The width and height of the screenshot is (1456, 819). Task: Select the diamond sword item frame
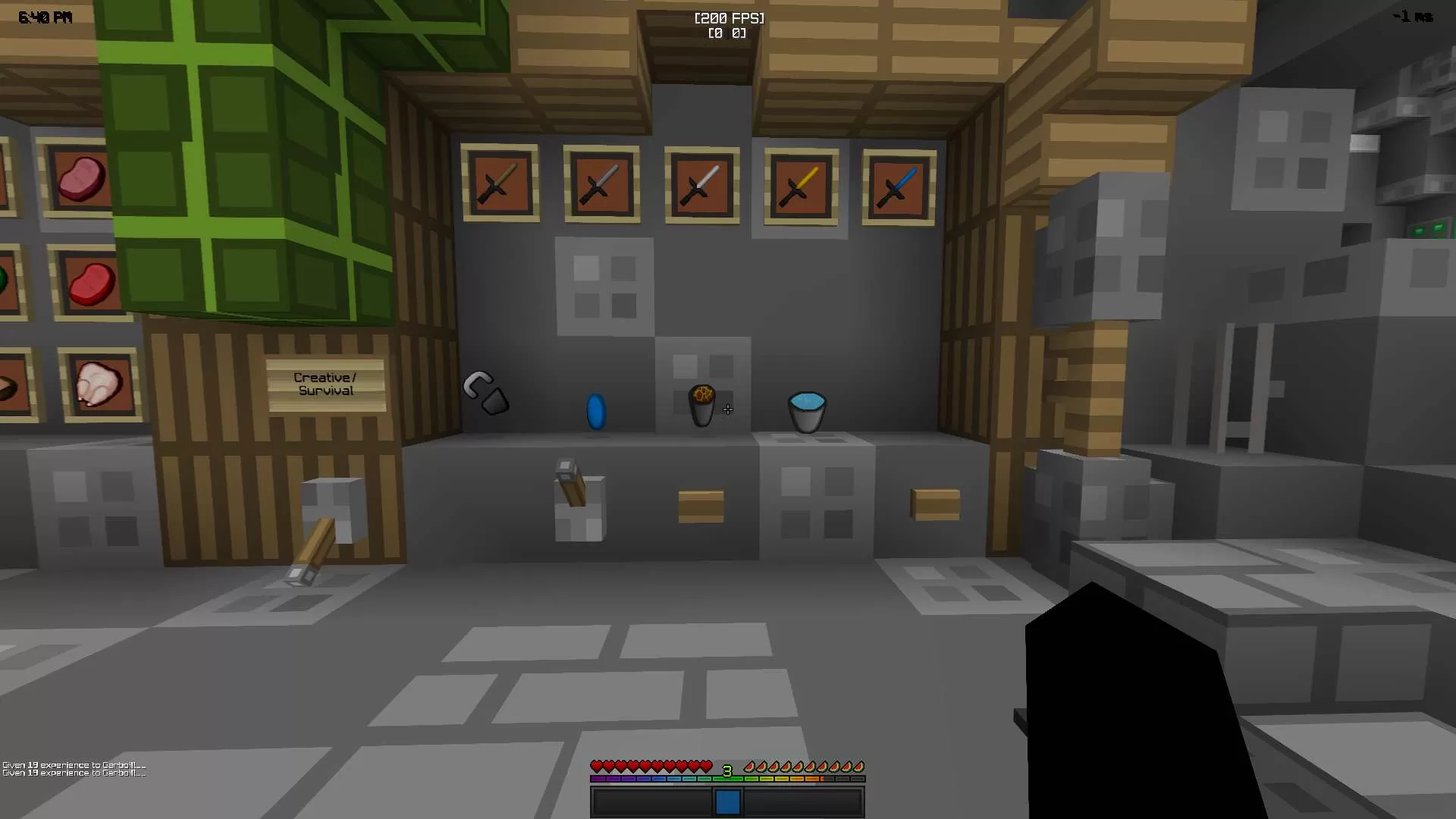point(899,187)
